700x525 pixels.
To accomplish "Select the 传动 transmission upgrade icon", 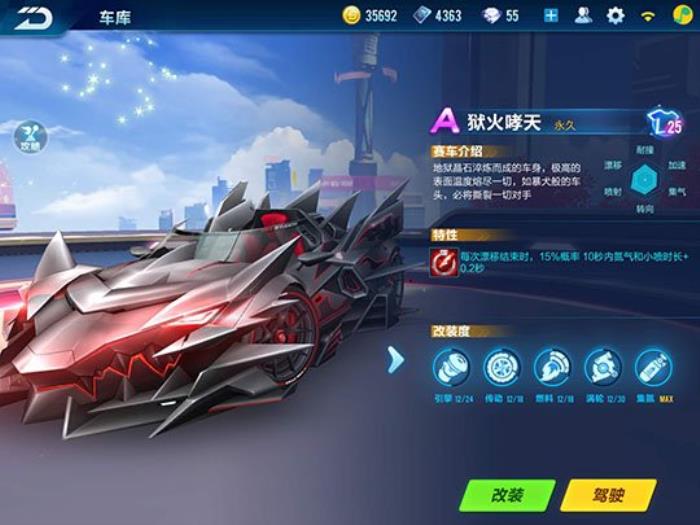I will [x=502, y=367].
